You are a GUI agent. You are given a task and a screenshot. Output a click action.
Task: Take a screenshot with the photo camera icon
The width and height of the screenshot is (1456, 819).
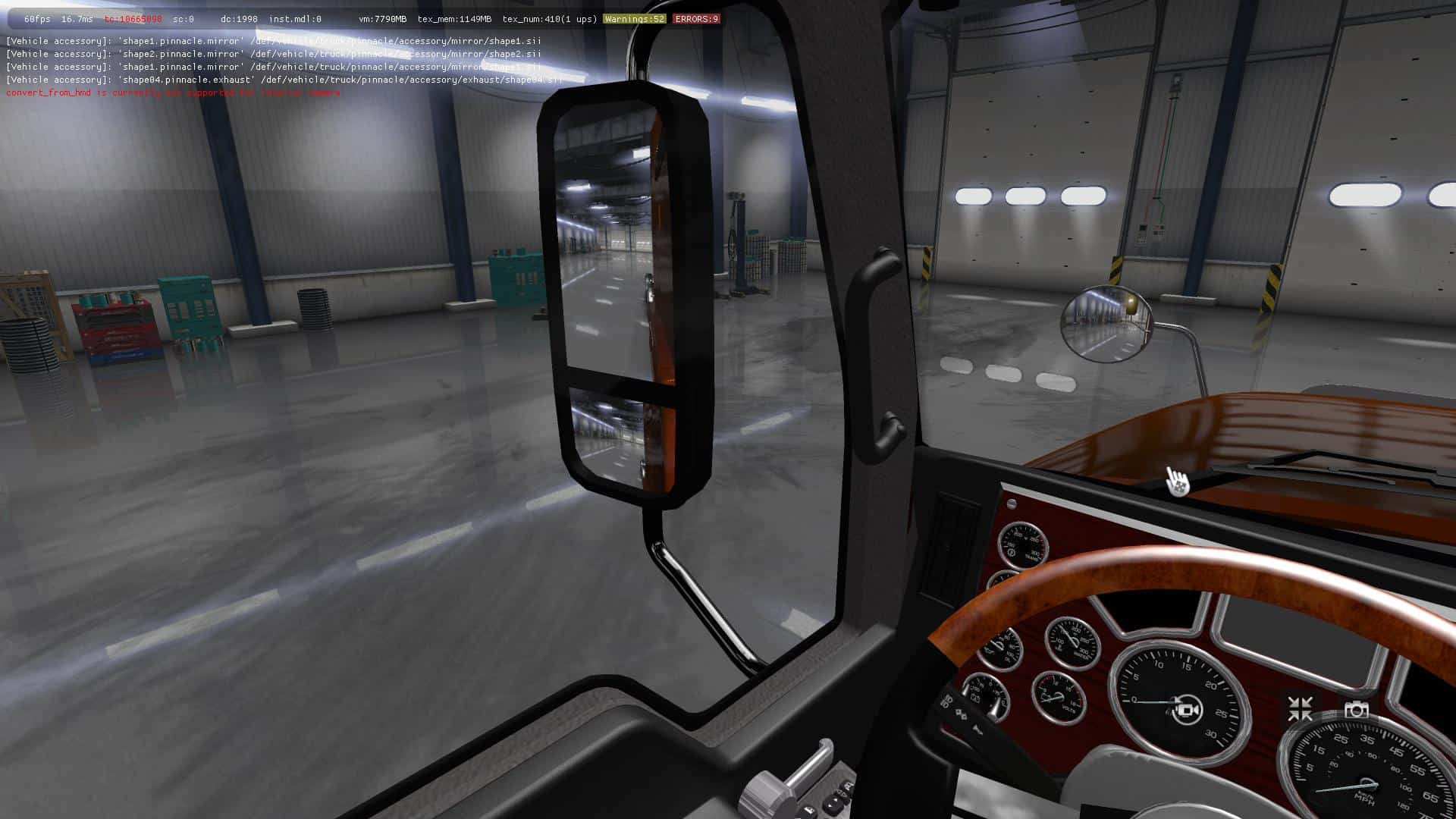1356,710
